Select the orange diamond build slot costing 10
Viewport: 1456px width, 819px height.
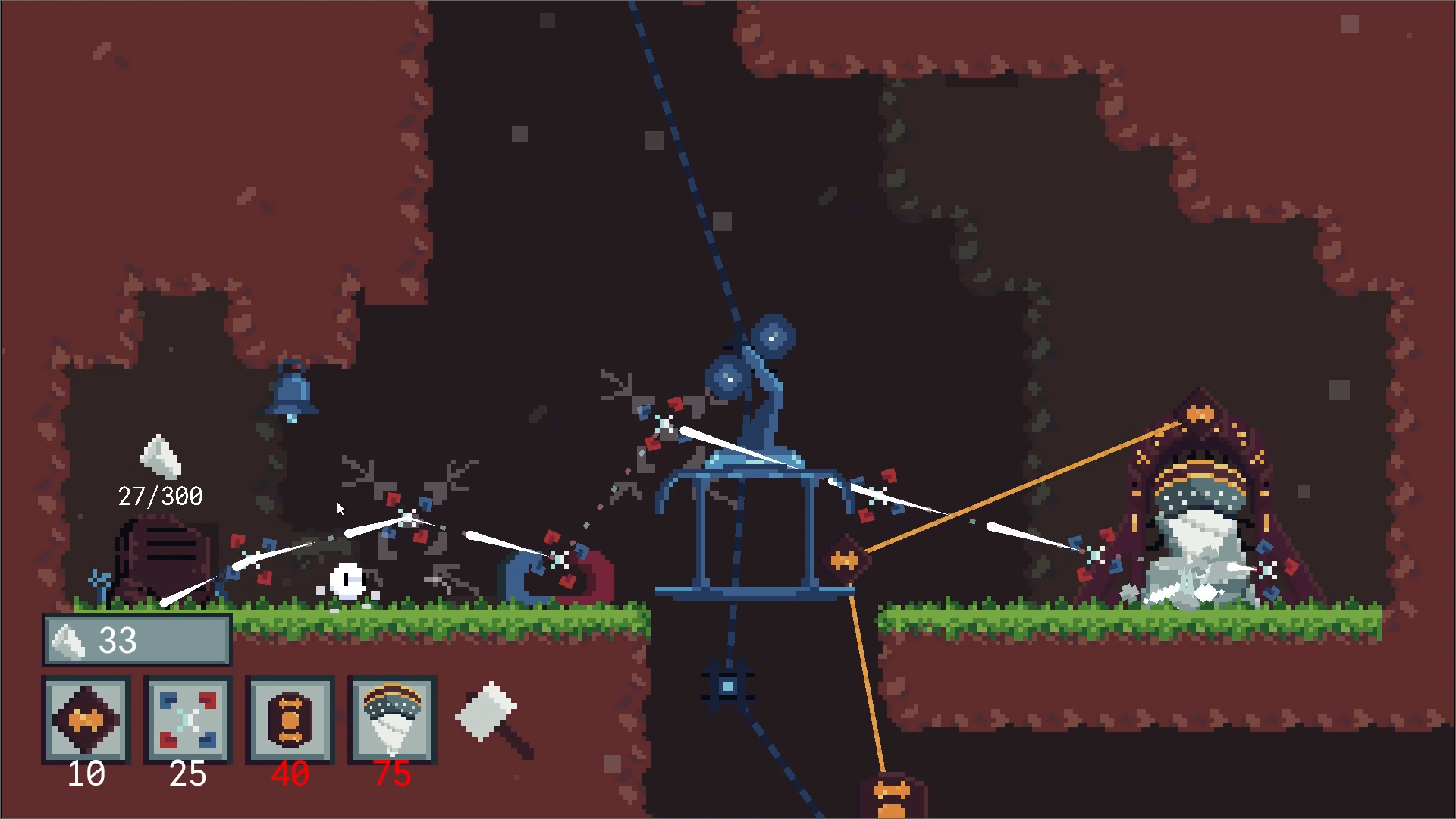[x=86, y=719]
